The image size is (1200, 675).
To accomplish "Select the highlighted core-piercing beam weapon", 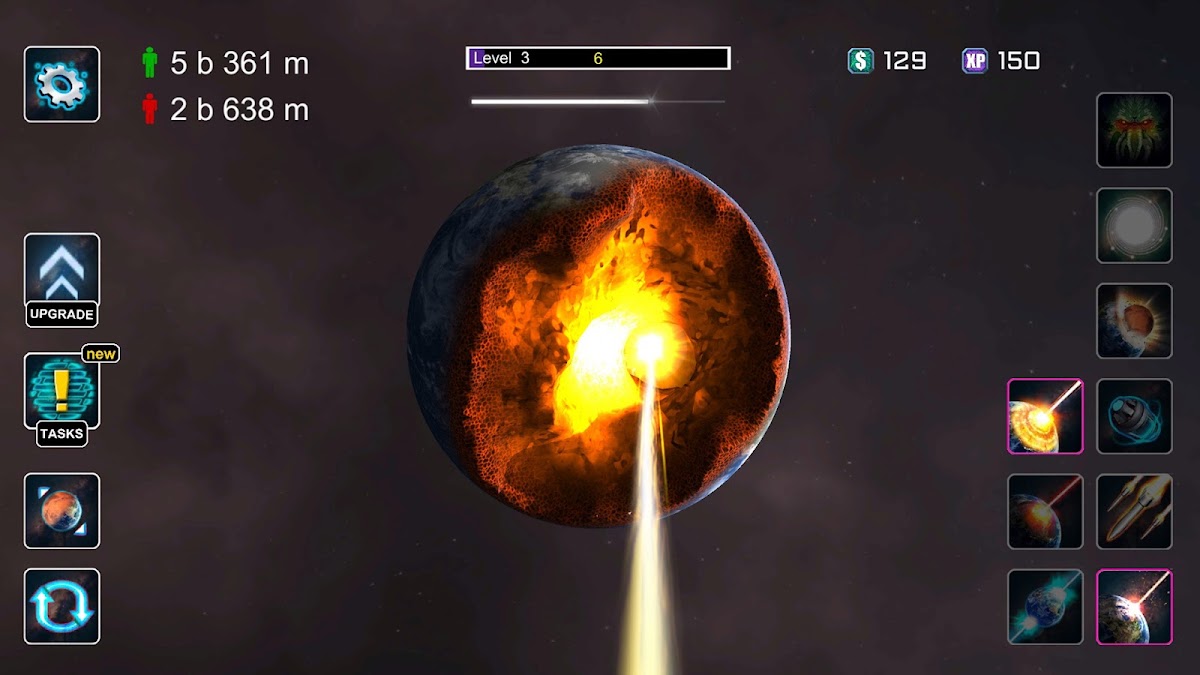I will [1045, 416].
